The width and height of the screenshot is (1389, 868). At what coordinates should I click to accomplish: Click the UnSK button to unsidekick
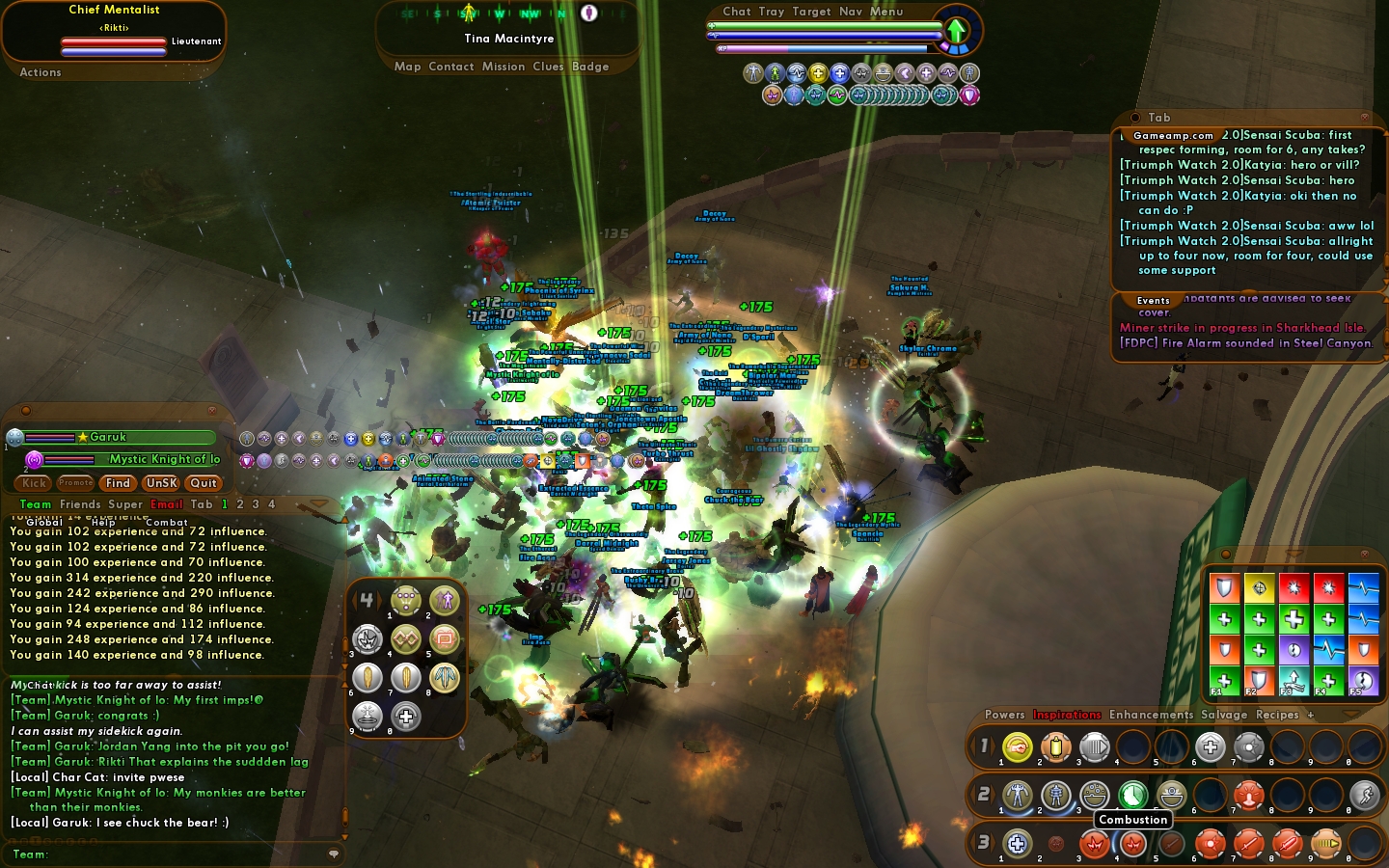161,483
